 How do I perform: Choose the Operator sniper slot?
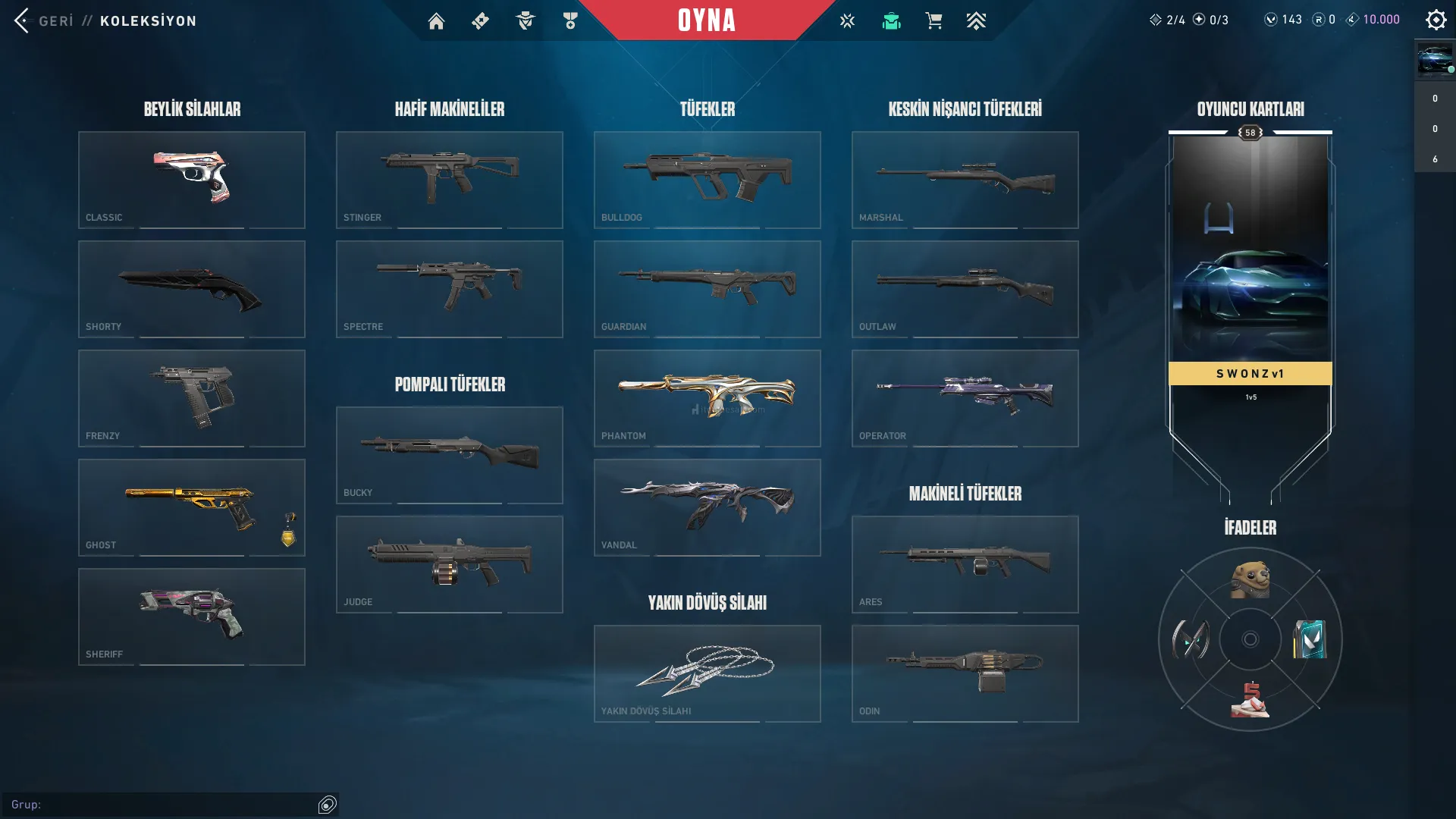965,398
